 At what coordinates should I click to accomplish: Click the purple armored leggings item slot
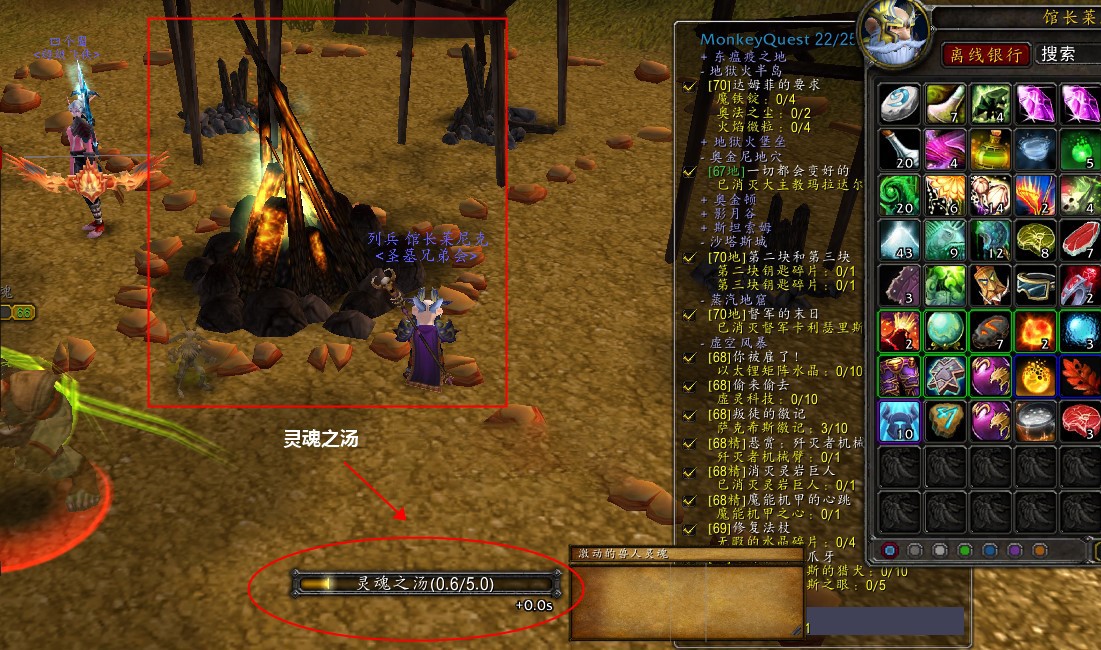900,377
